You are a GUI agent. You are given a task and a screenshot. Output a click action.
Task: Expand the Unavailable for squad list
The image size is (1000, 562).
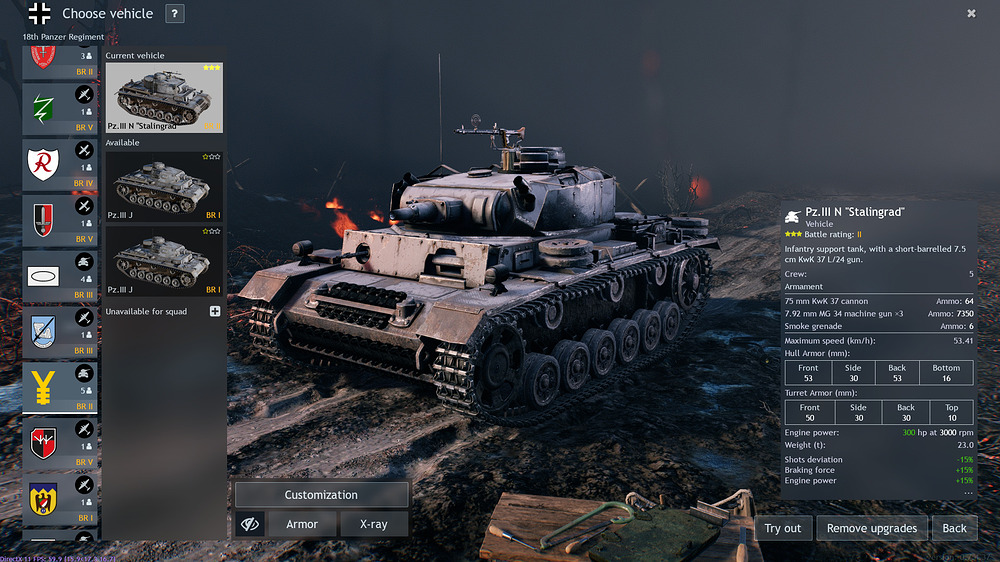click(215, 311)
